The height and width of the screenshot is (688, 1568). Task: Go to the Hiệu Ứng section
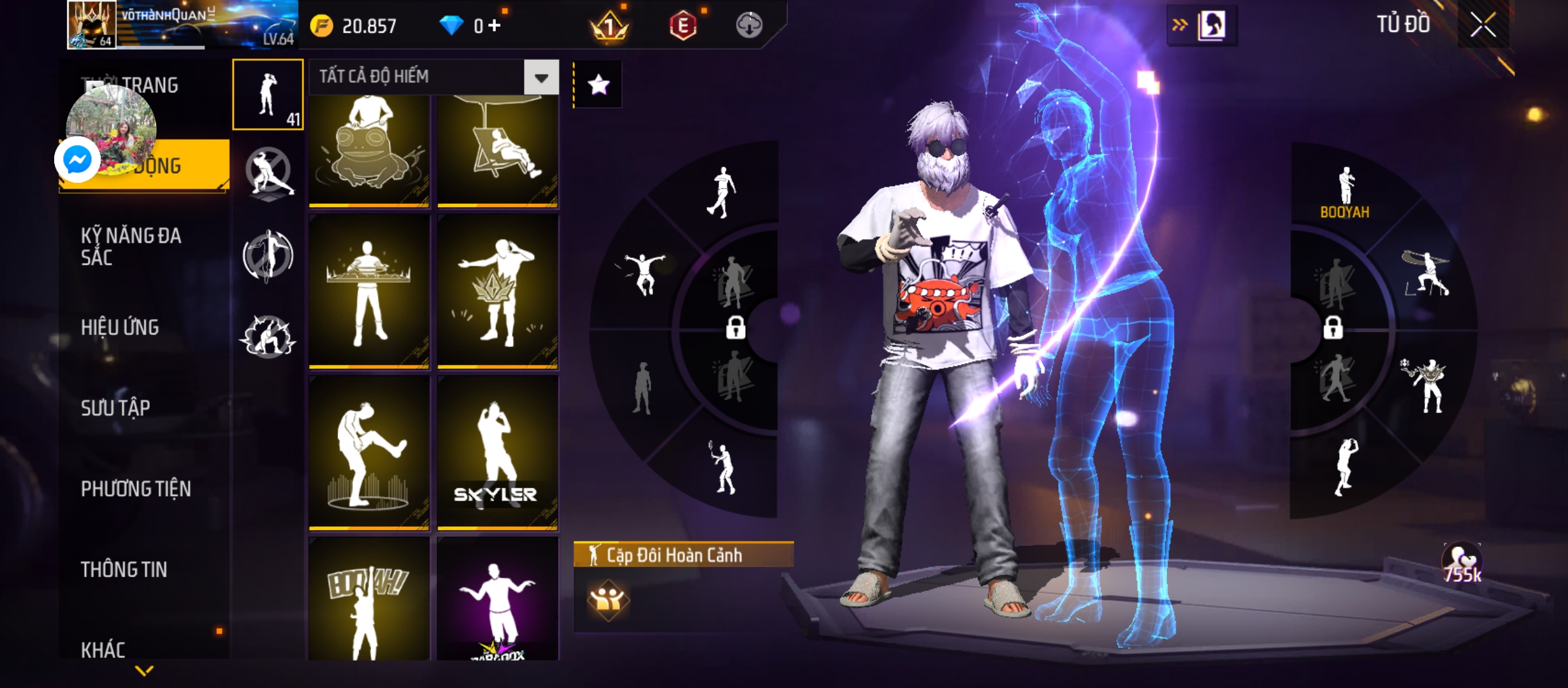(x=120, y=327)
